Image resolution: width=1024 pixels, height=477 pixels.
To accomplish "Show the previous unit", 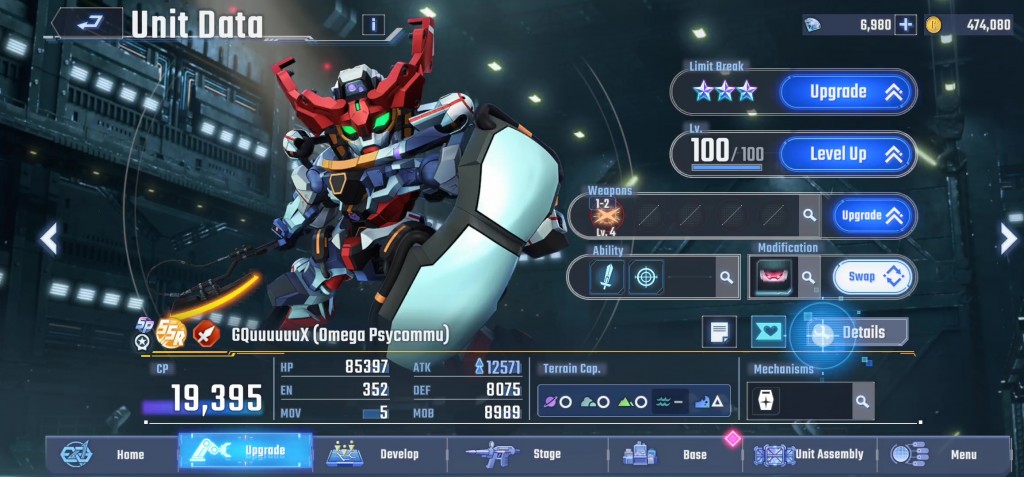I will click(x=48, y=238).
